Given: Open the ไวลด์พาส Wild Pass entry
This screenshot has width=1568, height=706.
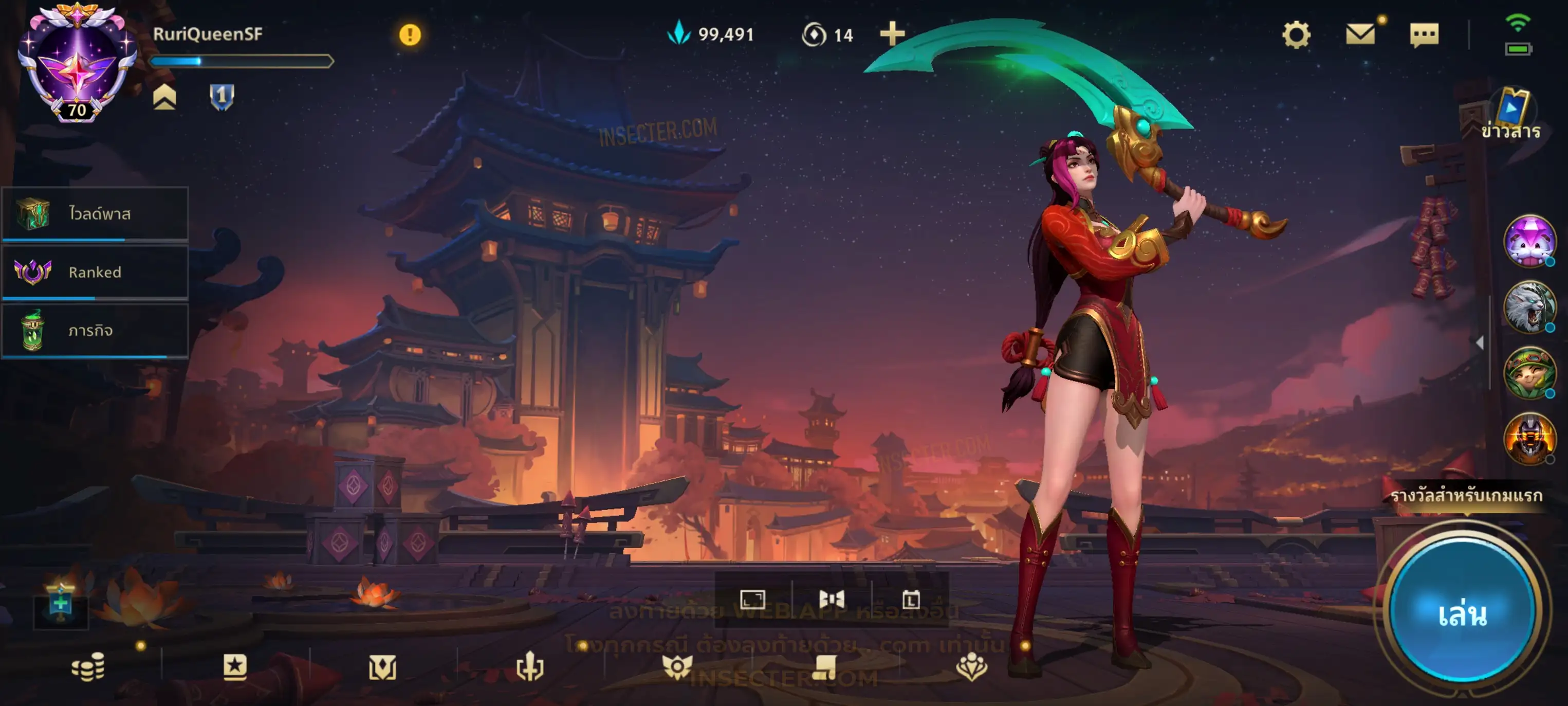Looking at the screenshot, I should tap(95, 213).
